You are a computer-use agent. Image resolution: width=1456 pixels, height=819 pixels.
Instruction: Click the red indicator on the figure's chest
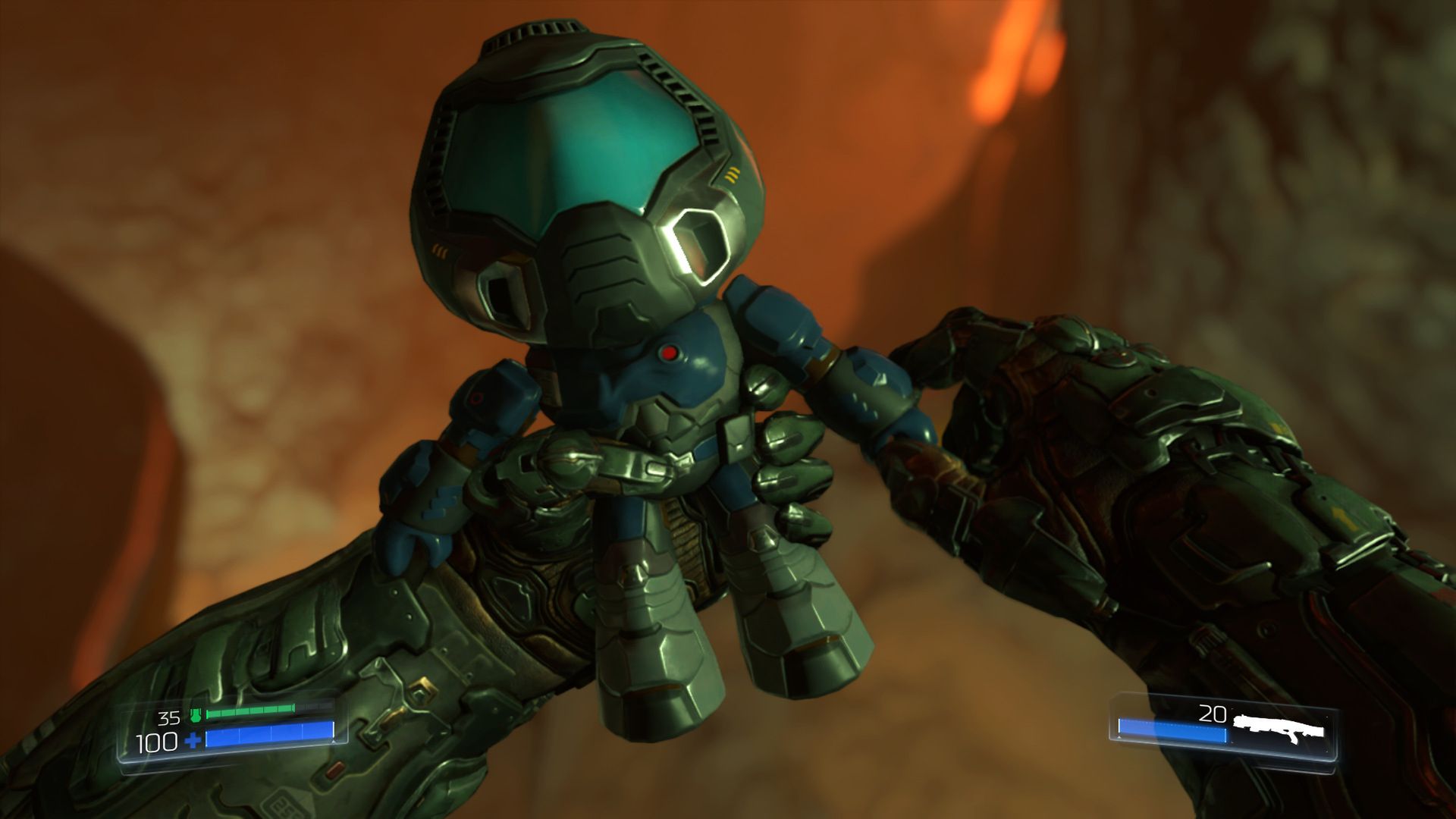[670, 353]
